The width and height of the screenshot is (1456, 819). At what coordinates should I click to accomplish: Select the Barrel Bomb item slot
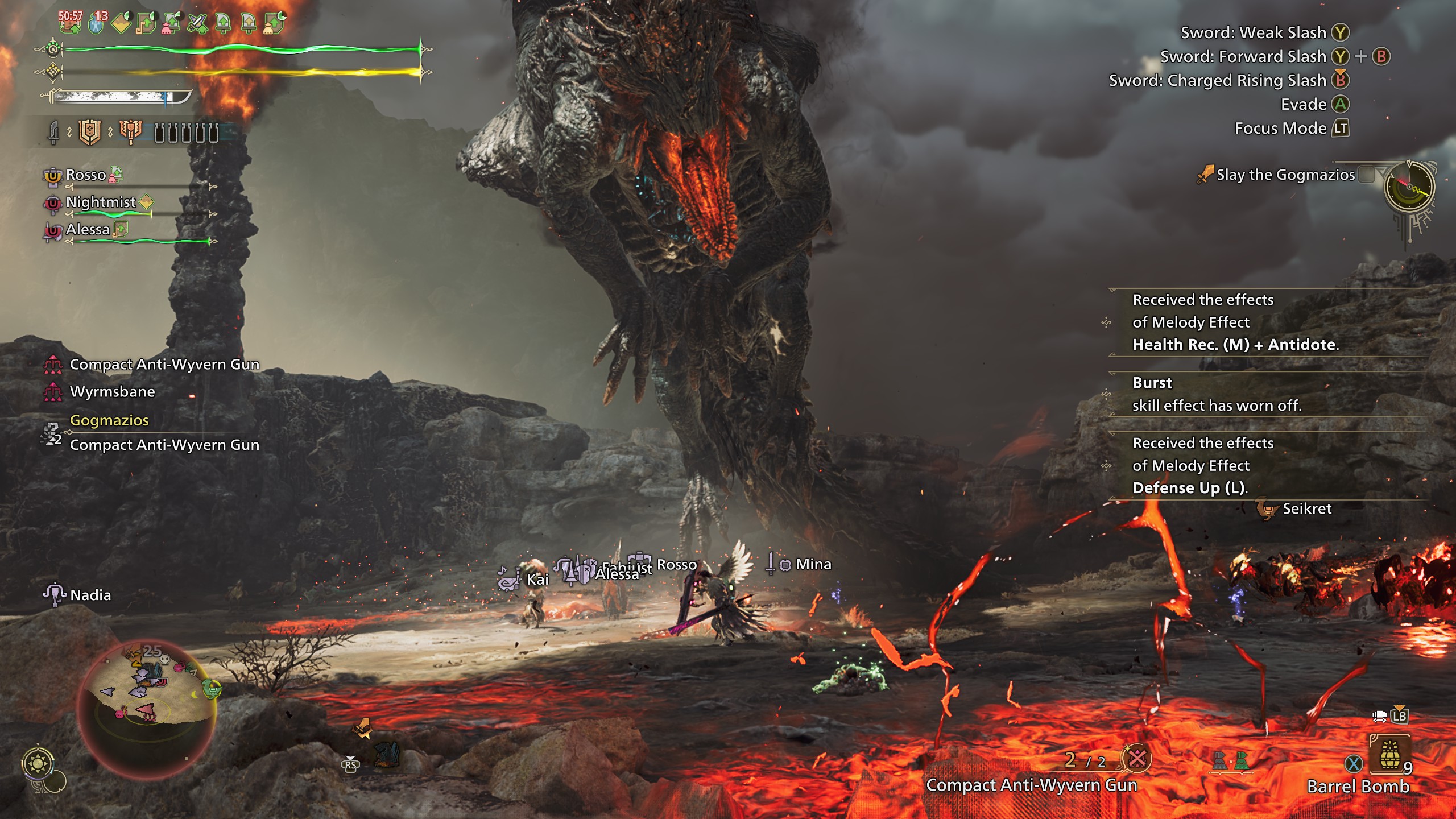pos(1389,756)
